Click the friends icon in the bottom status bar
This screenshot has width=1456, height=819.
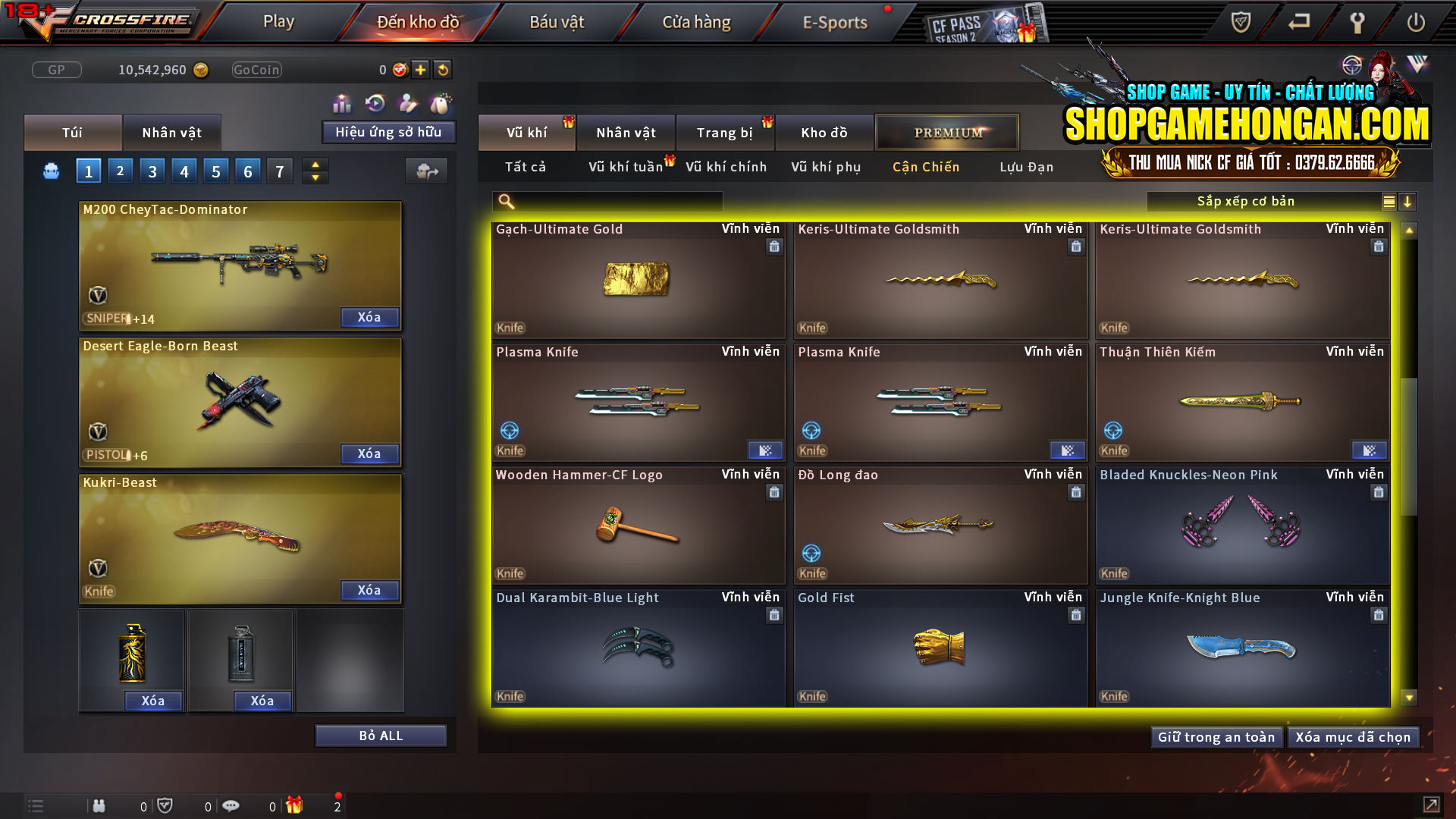pos(99,805)
